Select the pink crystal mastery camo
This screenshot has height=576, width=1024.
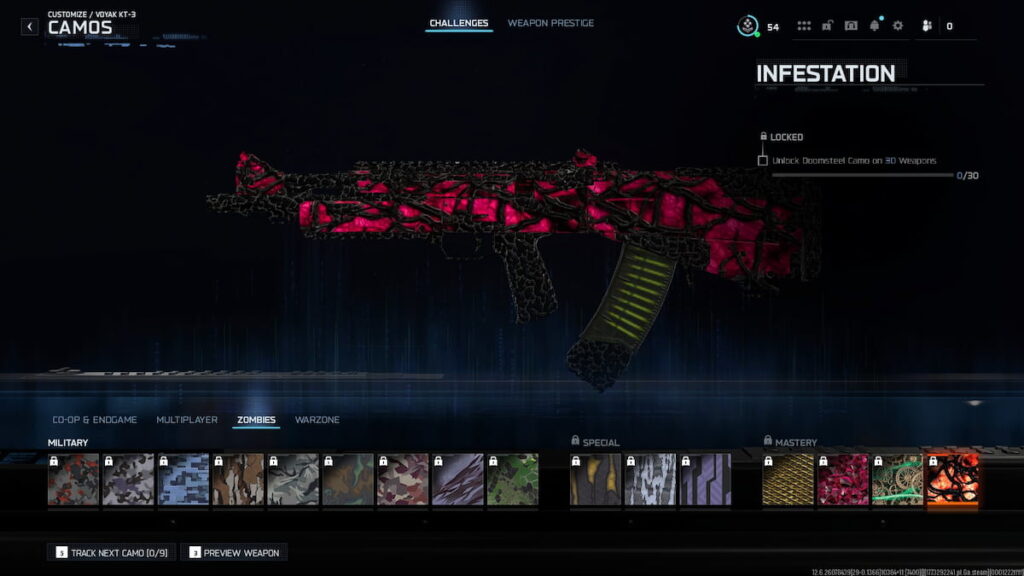tap(842, 480)
